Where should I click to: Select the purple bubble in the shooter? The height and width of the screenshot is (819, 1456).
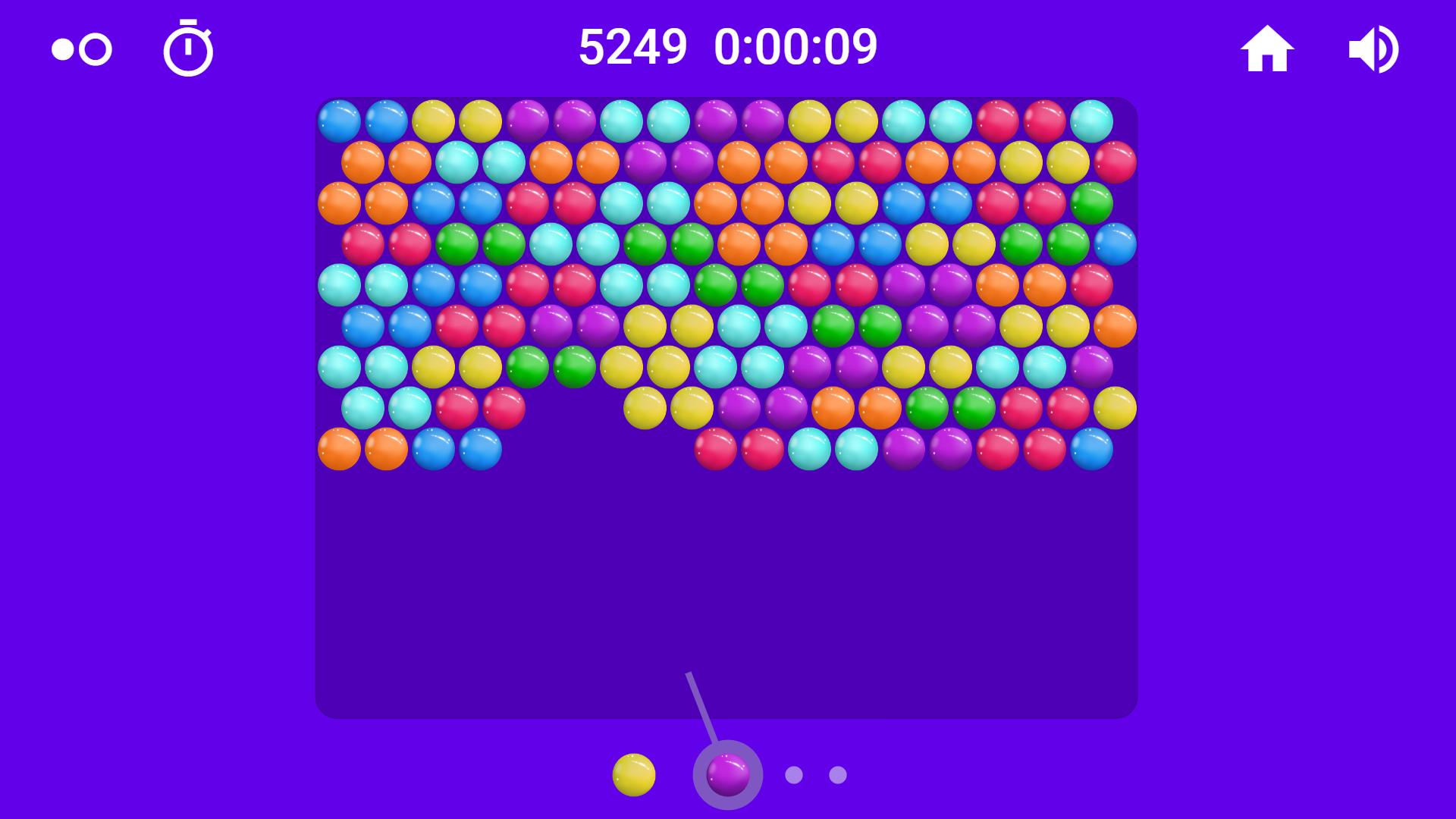726,774
